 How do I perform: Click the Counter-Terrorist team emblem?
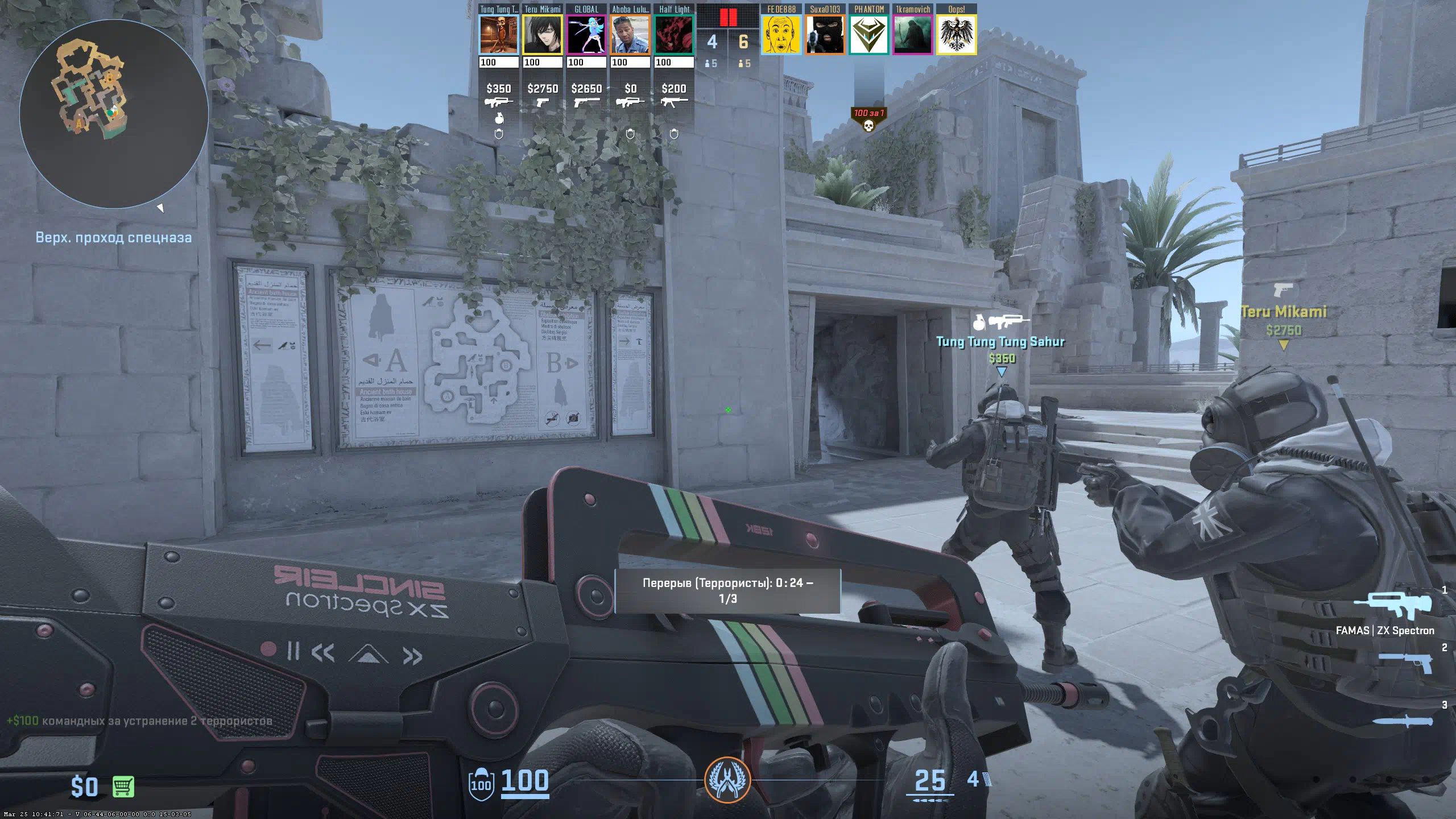(727, 780)
